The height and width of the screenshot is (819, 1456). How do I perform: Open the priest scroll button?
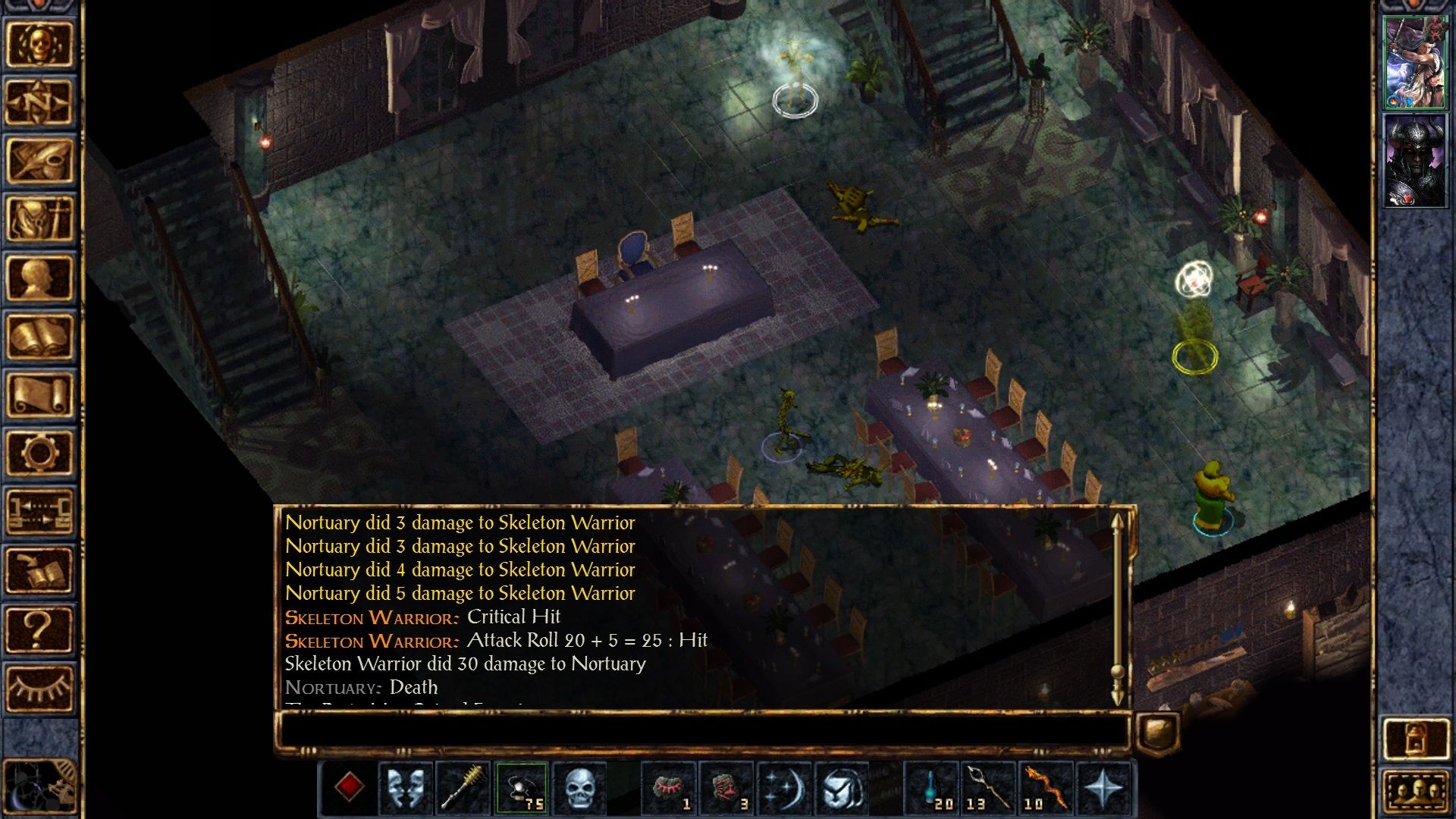39,394
